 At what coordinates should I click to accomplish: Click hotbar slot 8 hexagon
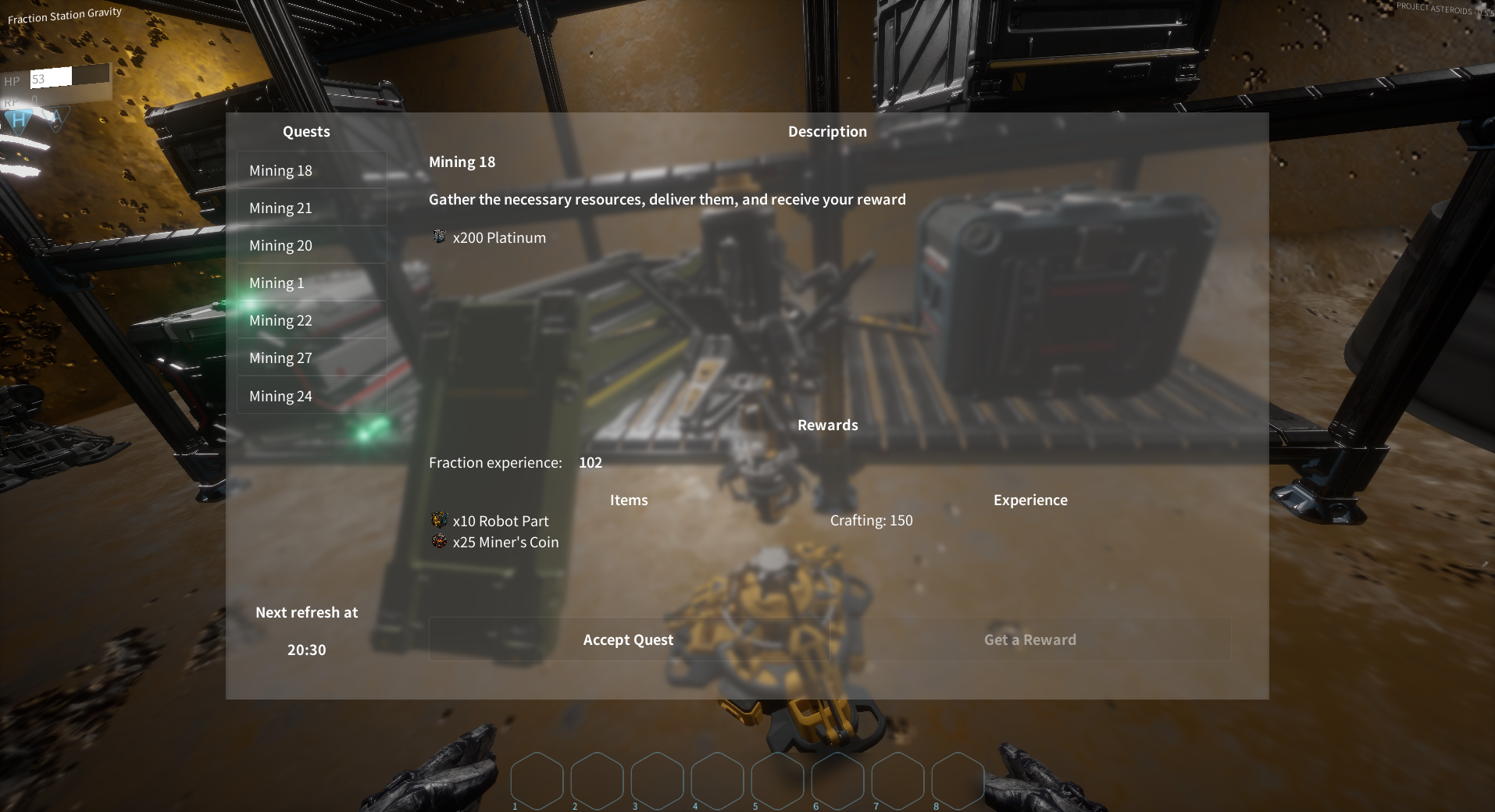tap(958, 781)
